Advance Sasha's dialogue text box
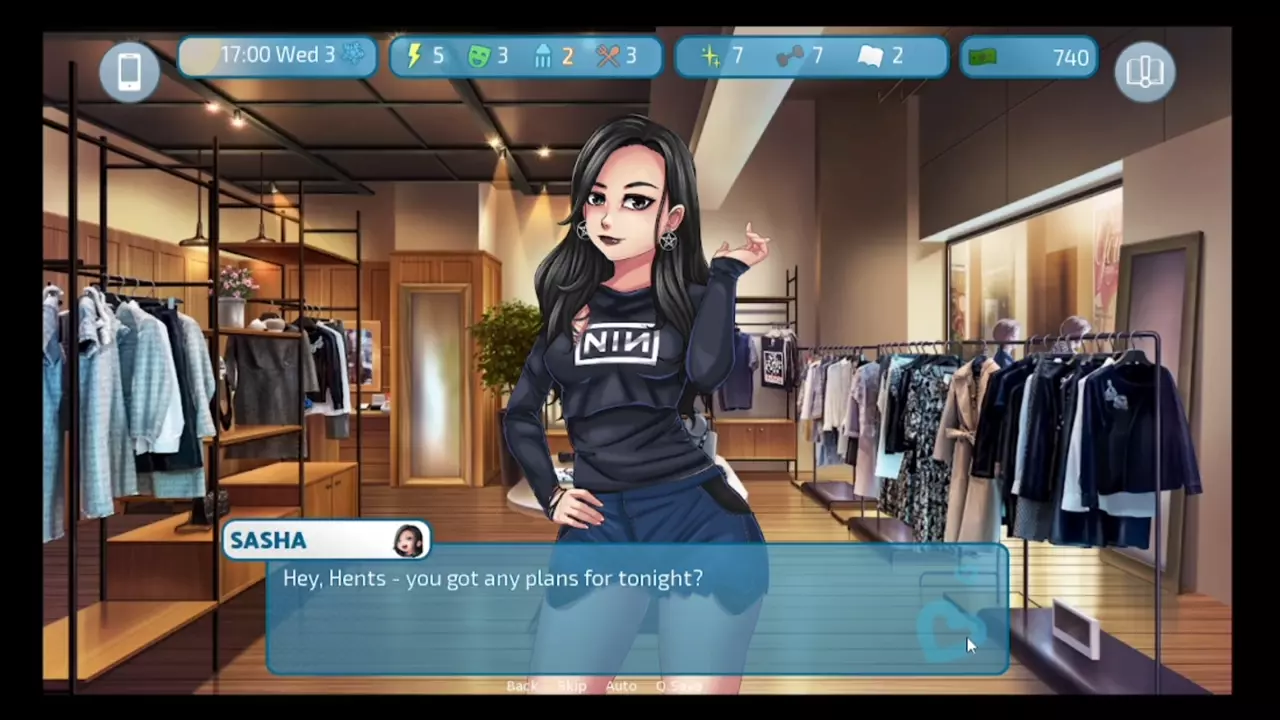The image size is (1280, 720). [636, 610]
